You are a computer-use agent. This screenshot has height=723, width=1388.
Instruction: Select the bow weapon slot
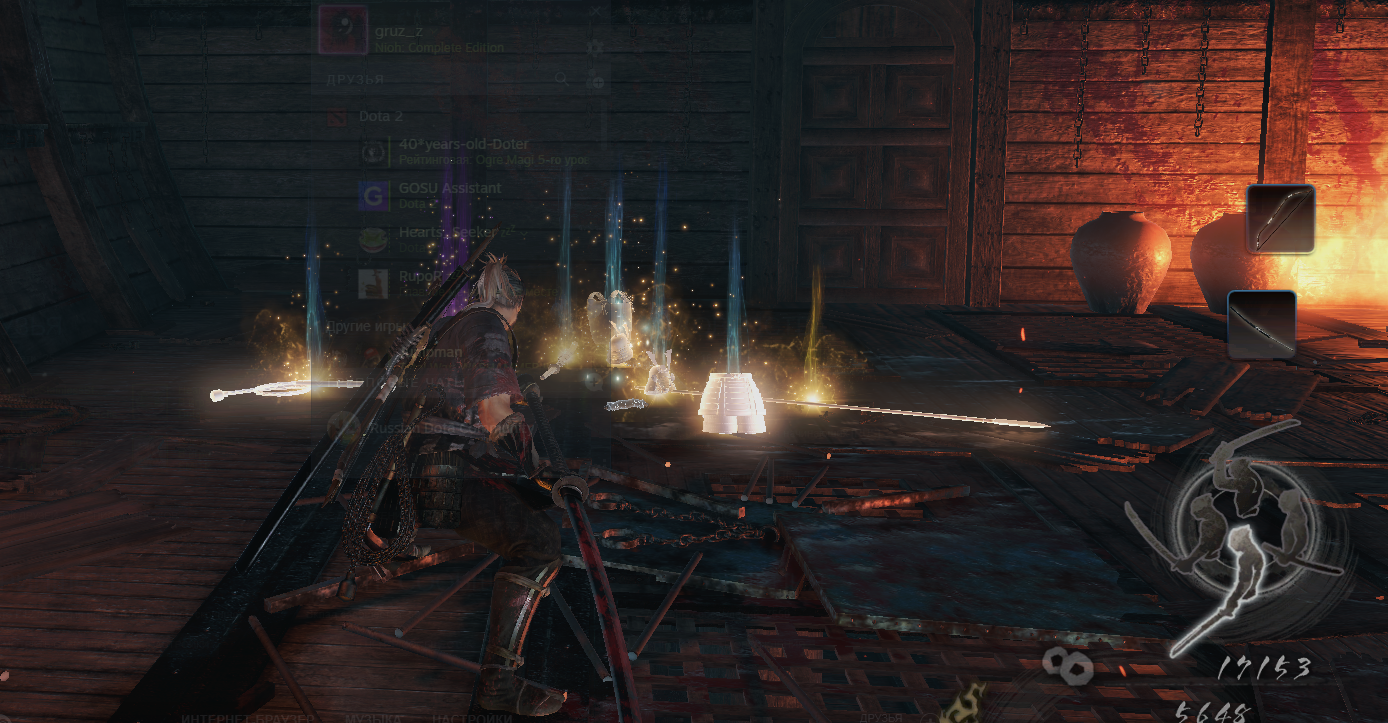1280,218
